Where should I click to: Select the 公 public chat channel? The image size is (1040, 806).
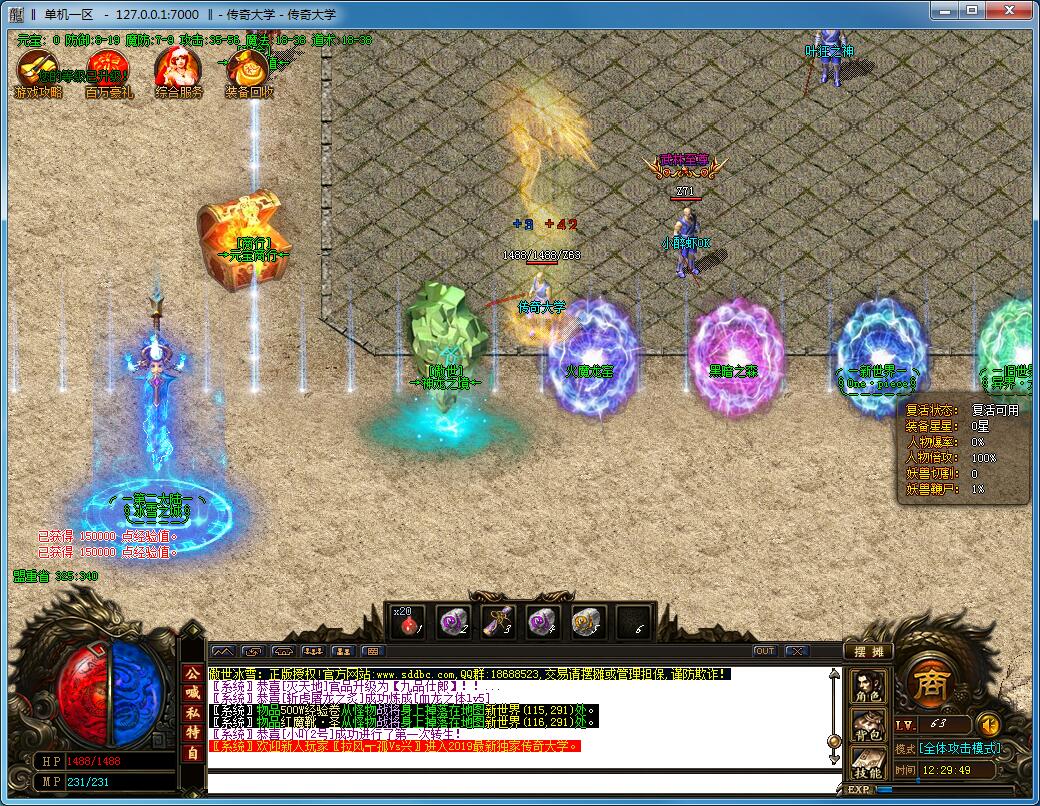[x=192, y=673]
